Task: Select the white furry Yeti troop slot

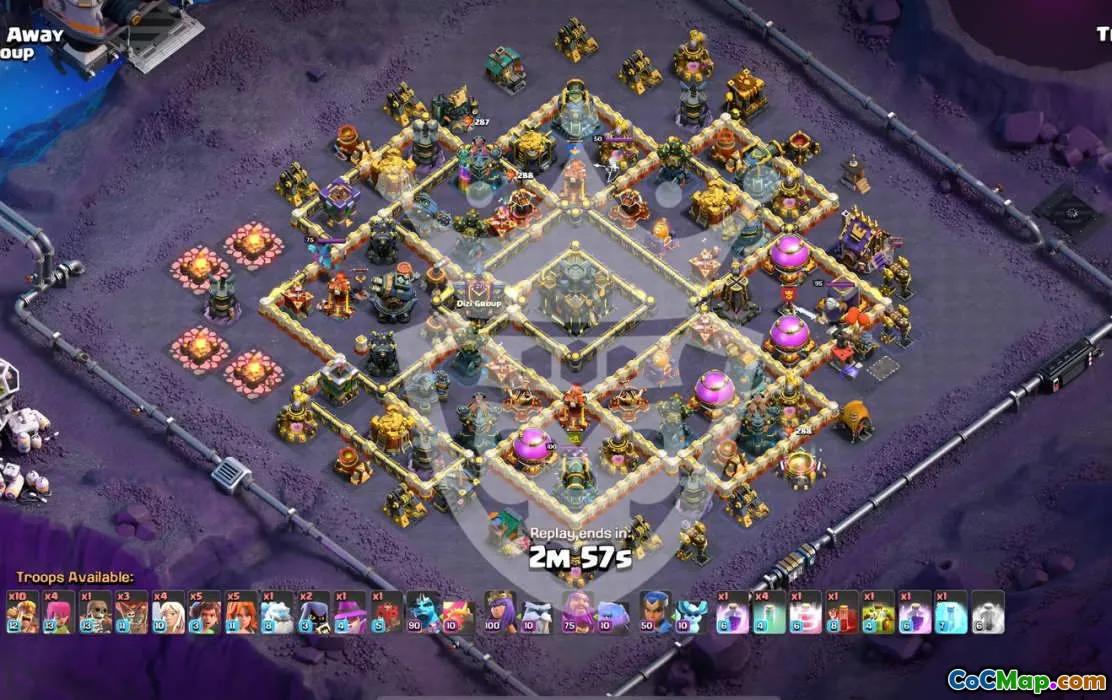Action: tap(276, 612)
